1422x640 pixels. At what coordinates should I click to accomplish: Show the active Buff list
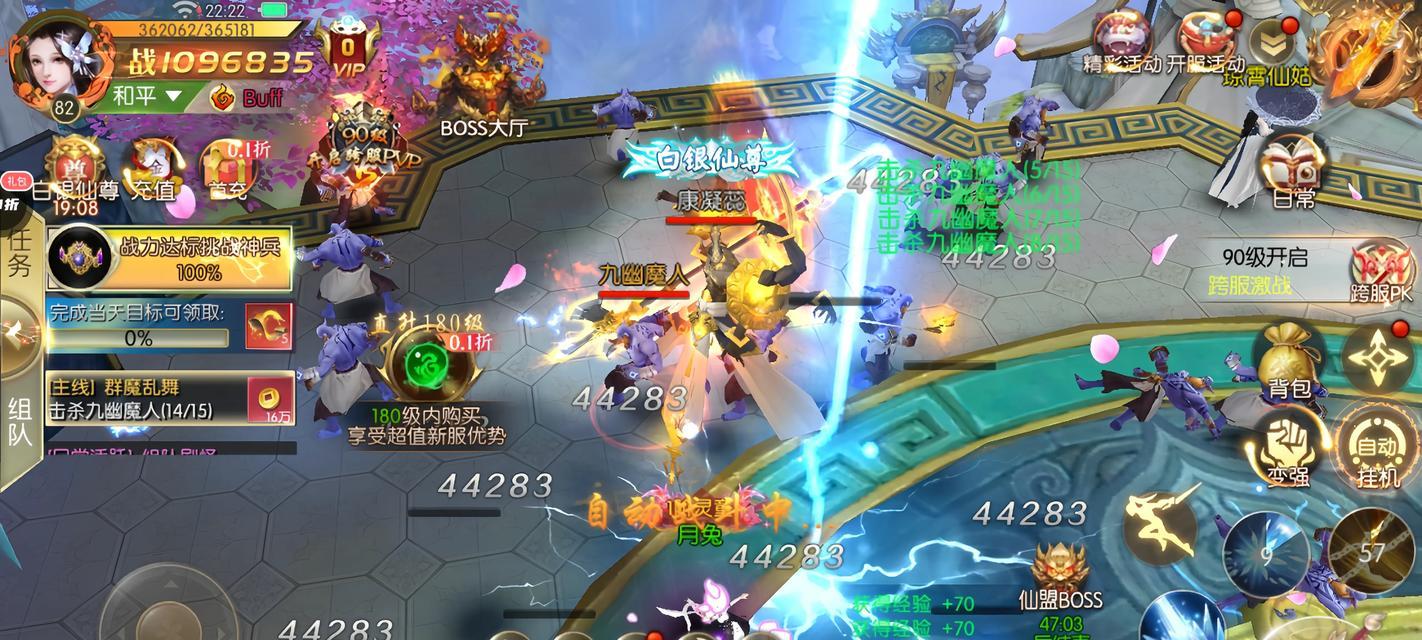pos(248,97)
